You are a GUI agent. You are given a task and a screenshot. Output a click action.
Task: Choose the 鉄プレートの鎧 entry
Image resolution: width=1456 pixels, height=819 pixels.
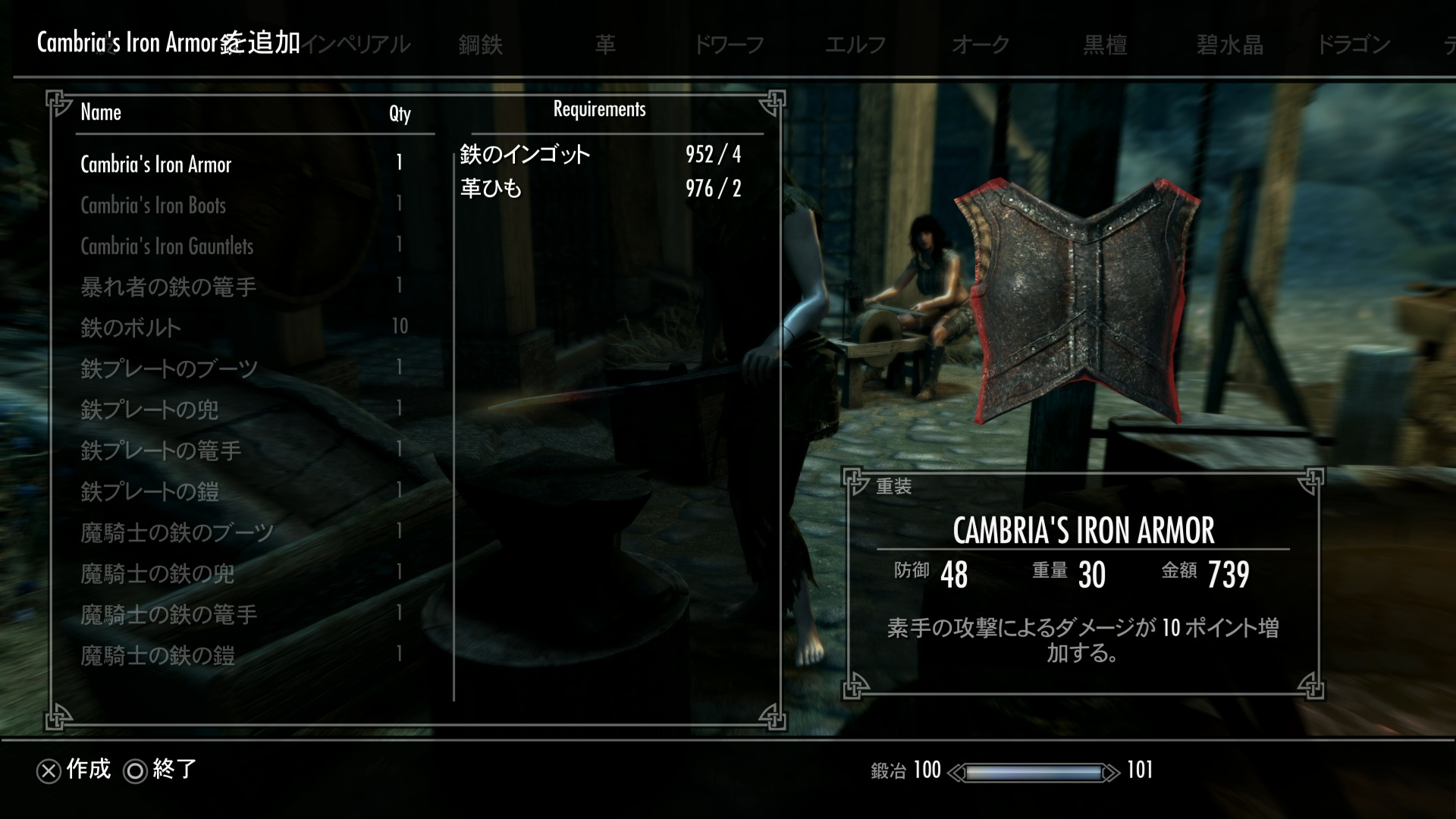click(x=149, y=491)
